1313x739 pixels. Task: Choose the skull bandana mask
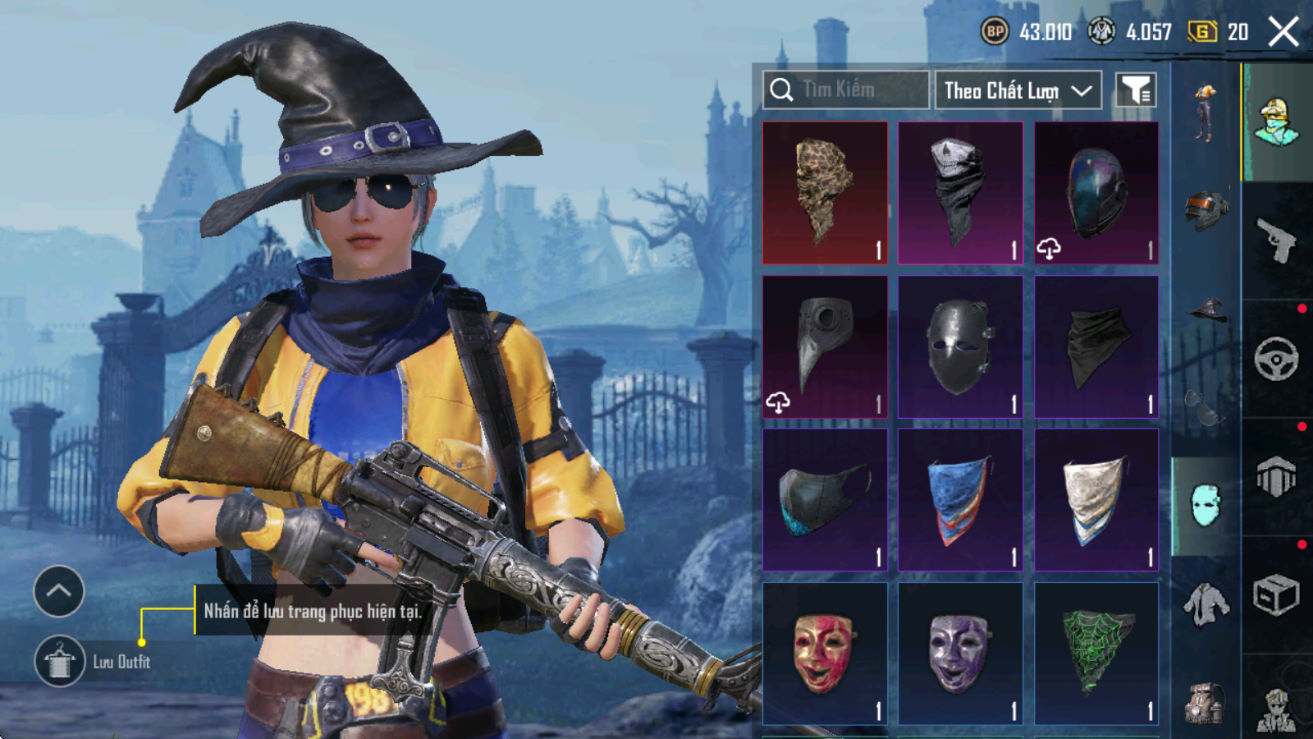[960, 193]
